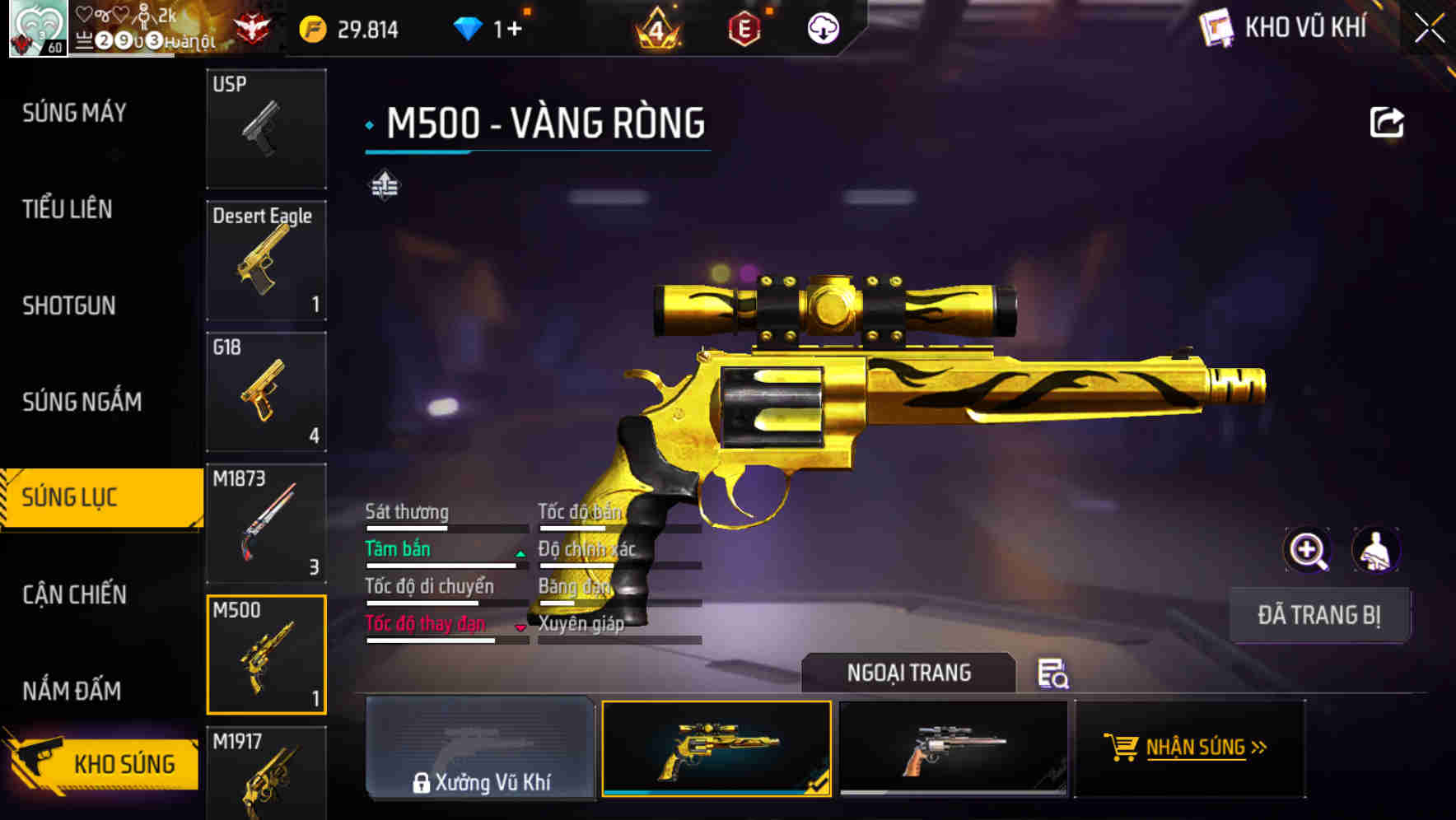Open the KHO VŨ KHÍ book icon
1456x820 pixels.
click(x=1216, y=27)
